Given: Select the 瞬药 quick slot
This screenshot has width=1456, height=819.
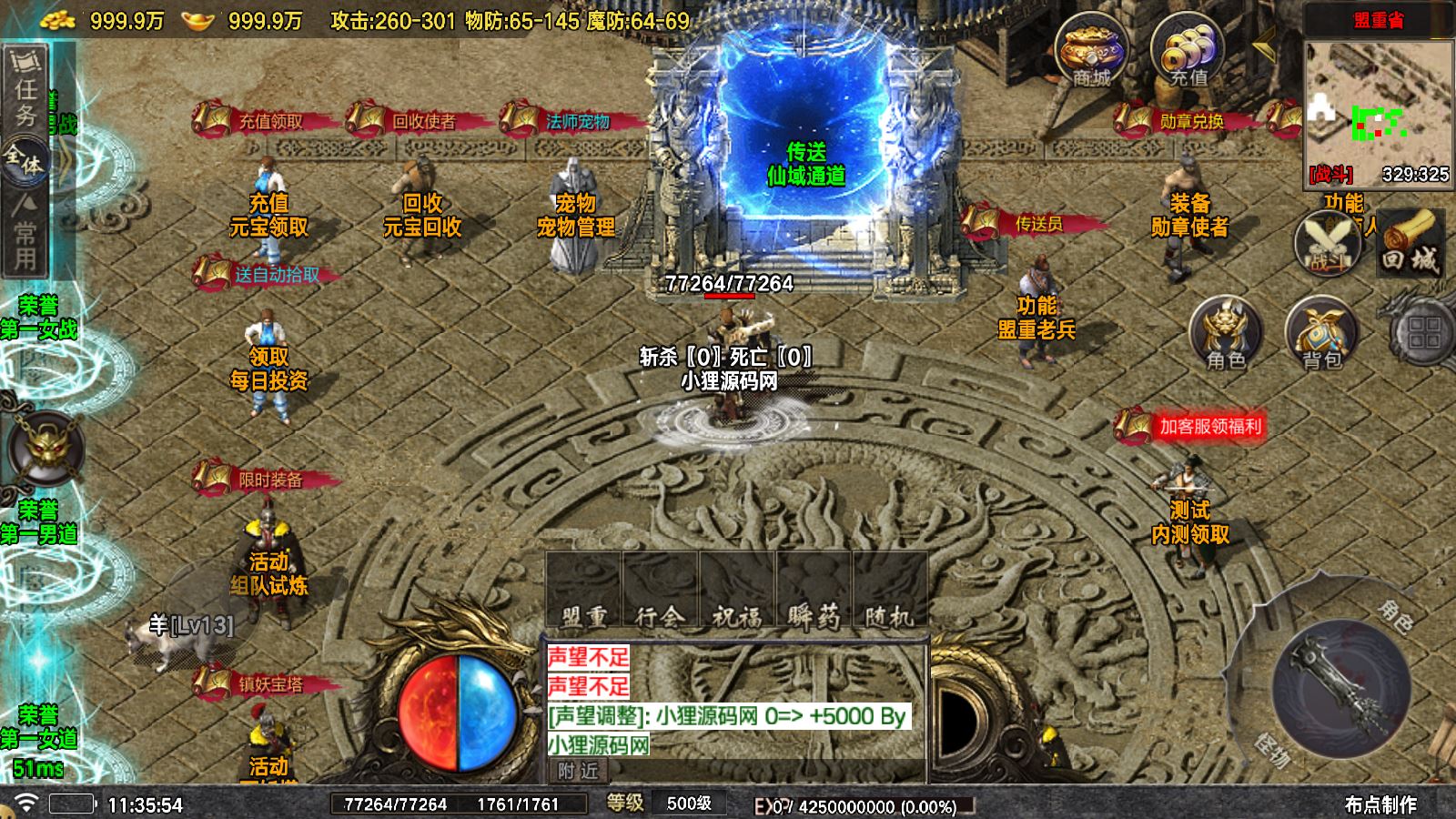Looking at the screenshot, I should 813,591.
